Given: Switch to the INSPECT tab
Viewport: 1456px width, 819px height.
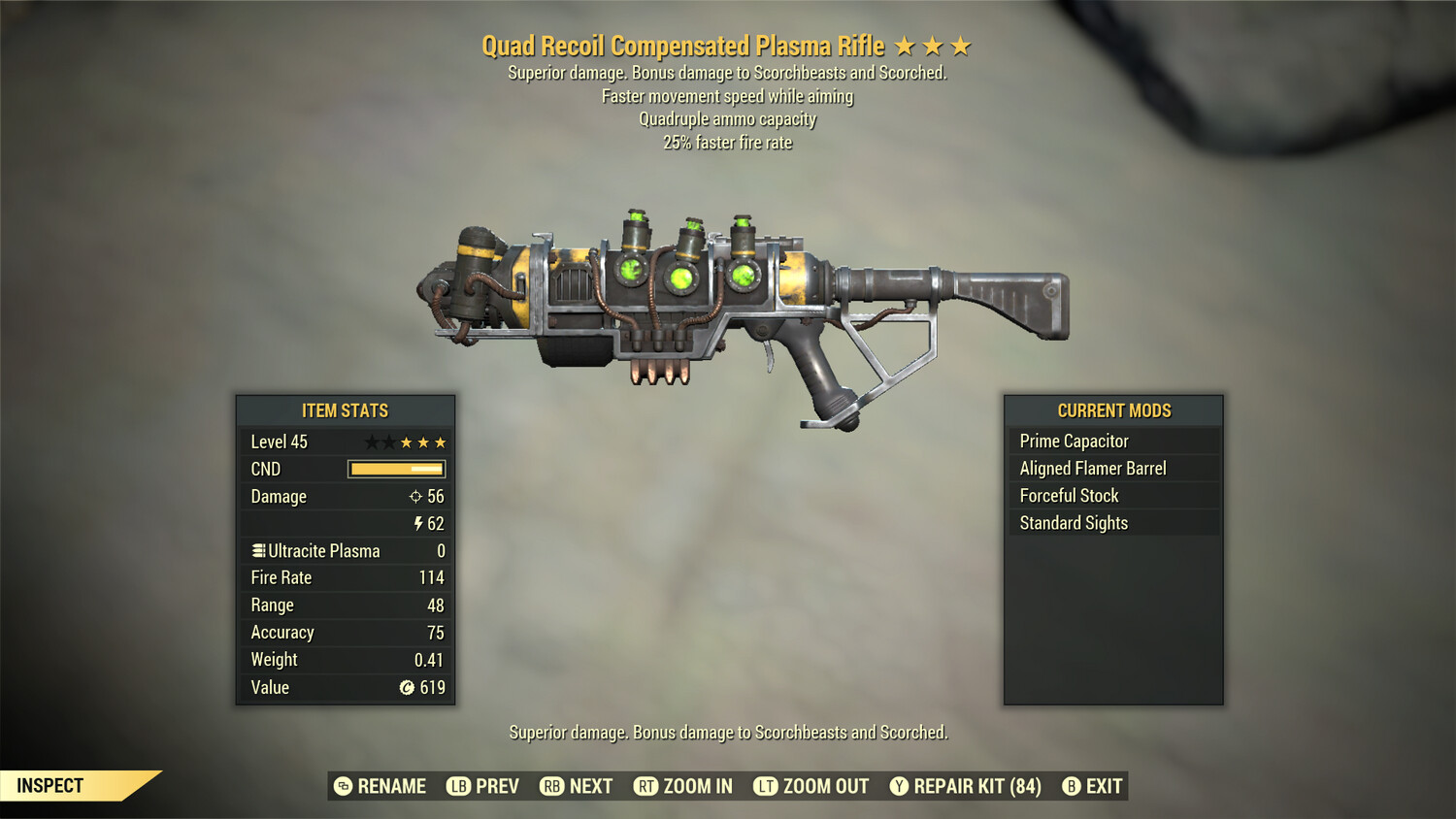Looking at the screenshot, I should coord(50,786).
